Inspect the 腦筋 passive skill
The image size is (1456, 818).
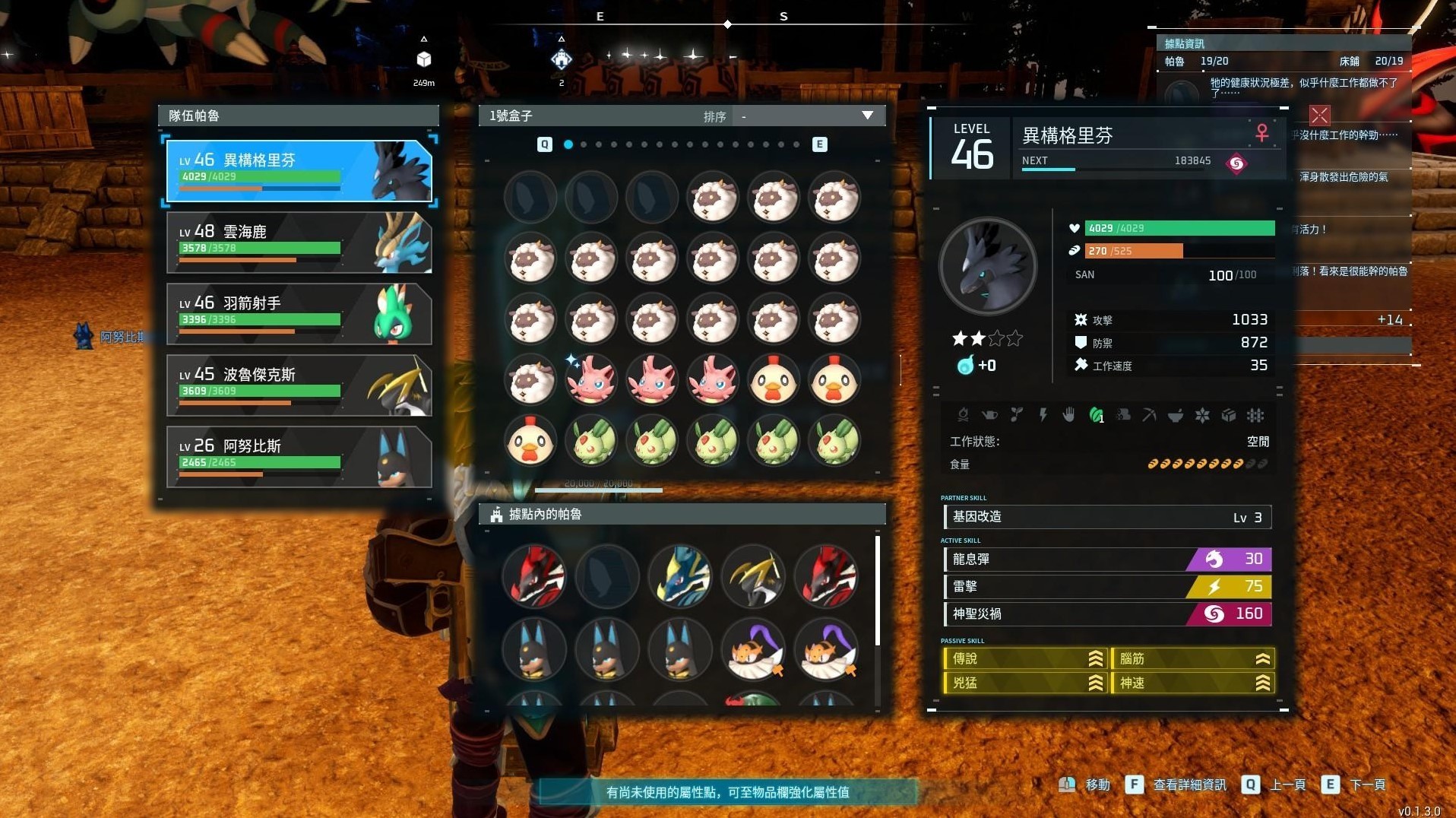click(1192, 658)
